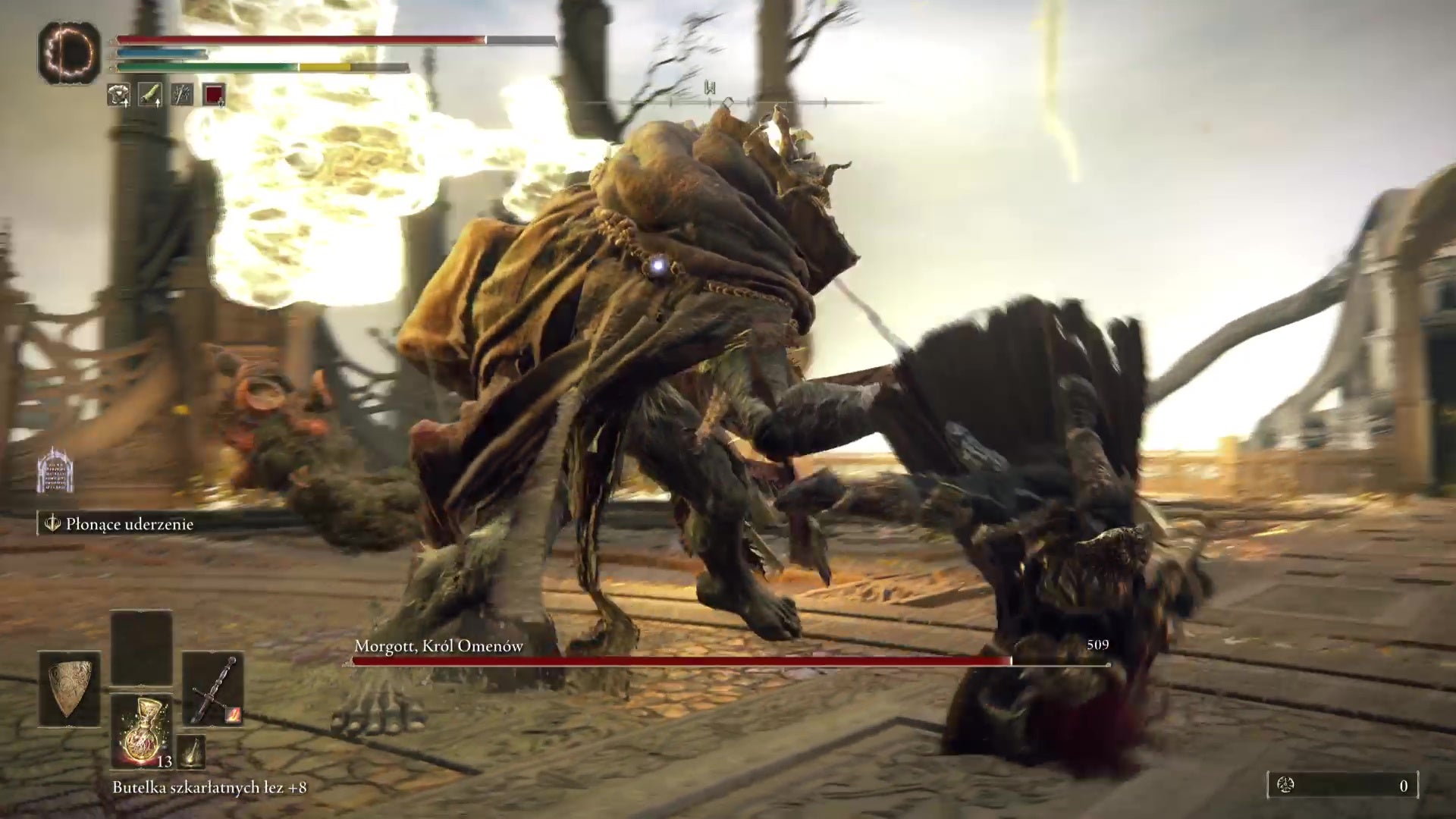Click the glowing gate summoning icon

point(55,469)
